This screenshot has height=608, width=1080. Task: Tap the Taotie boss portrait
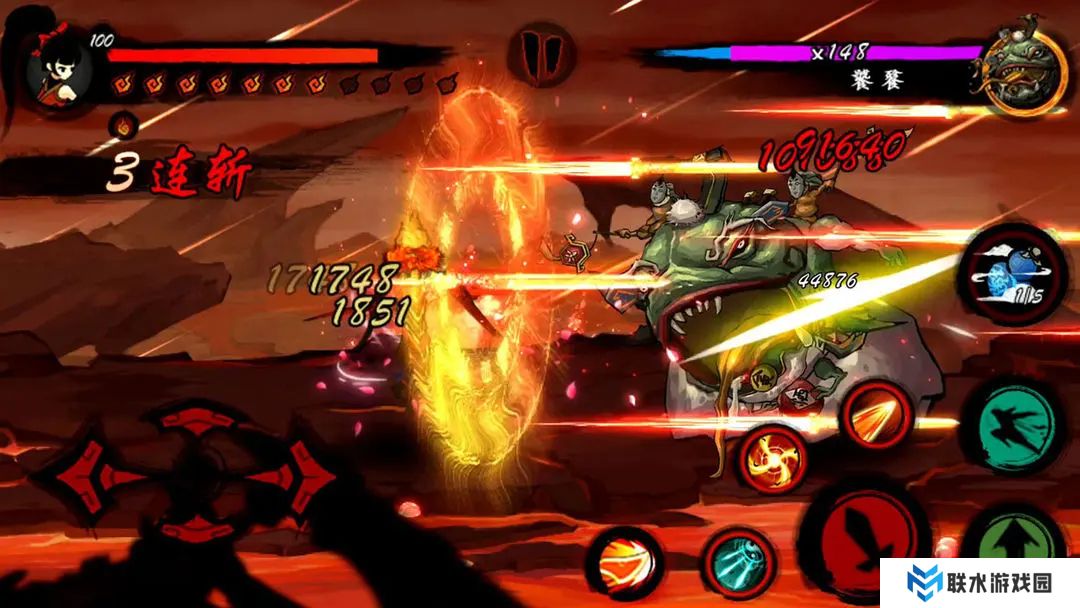[x=1021, y=71]
